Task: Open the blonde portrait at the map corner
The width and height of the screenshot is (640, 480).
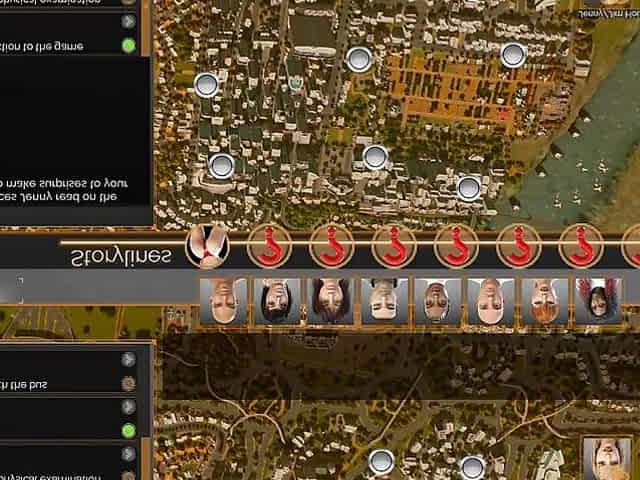Action: (606, 458)
